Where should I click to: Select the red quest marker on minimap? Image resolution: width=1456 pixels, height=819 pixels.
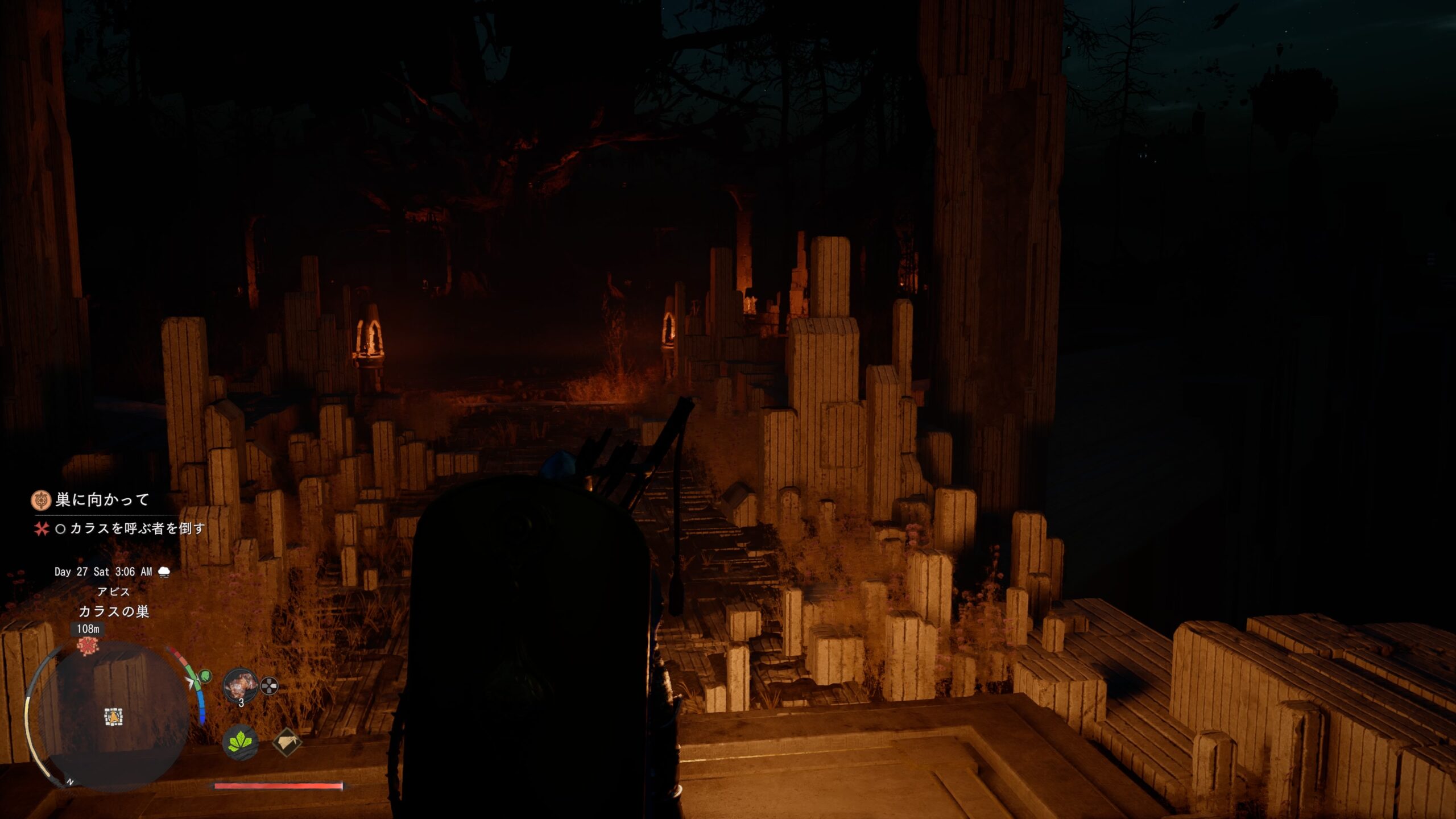coord(88,646)
